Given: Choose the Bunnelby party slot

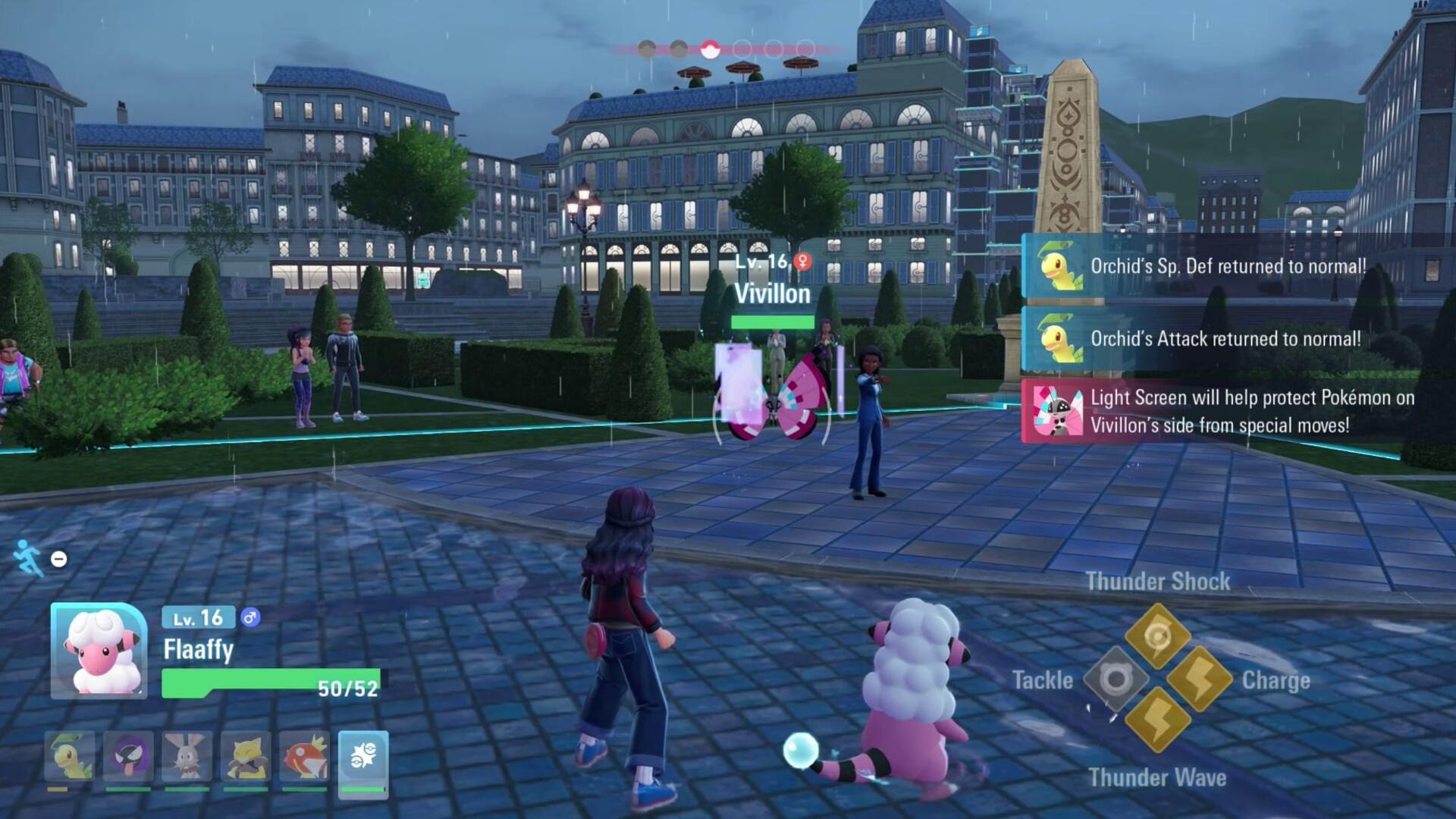Looking at the screenshot, I should click(x=187, y=756).
